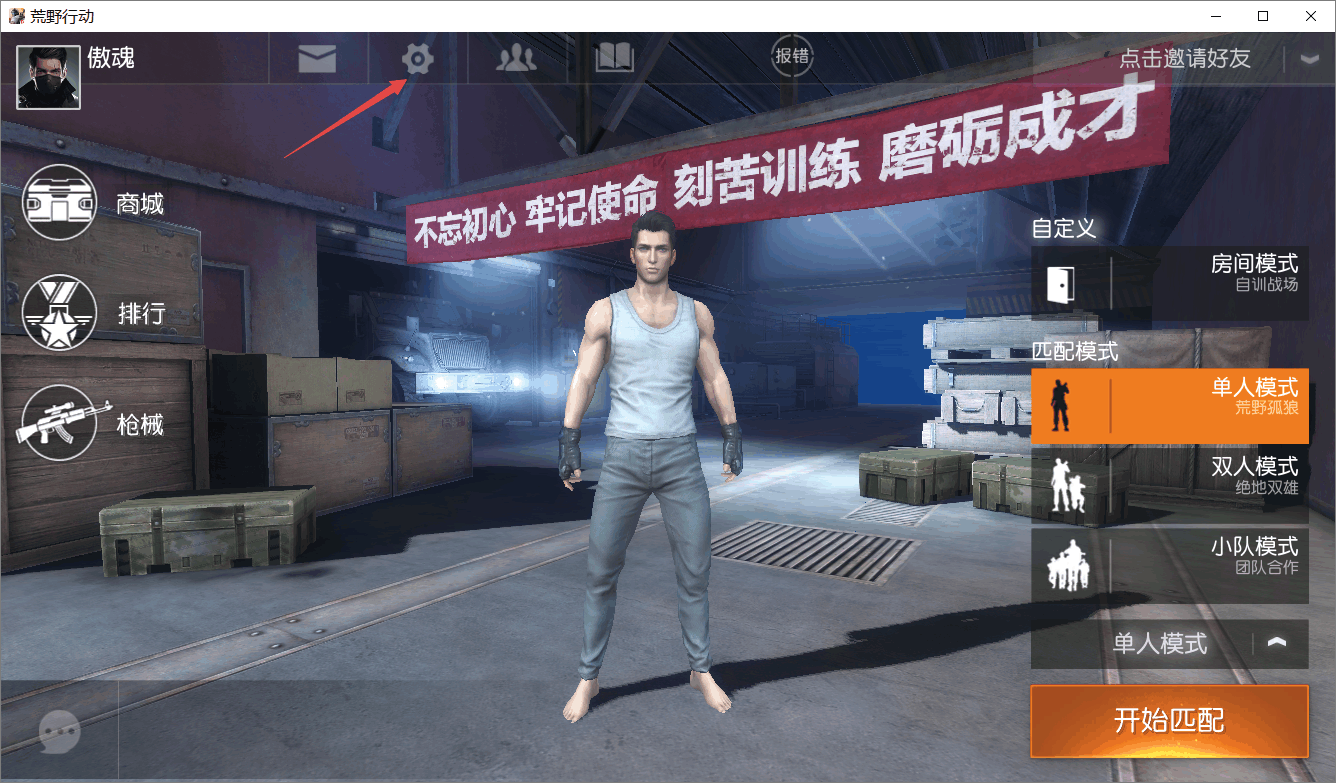1336x783 pixels.
Task: Select 双人模式 duo mode
Action: pos(1170,487)
